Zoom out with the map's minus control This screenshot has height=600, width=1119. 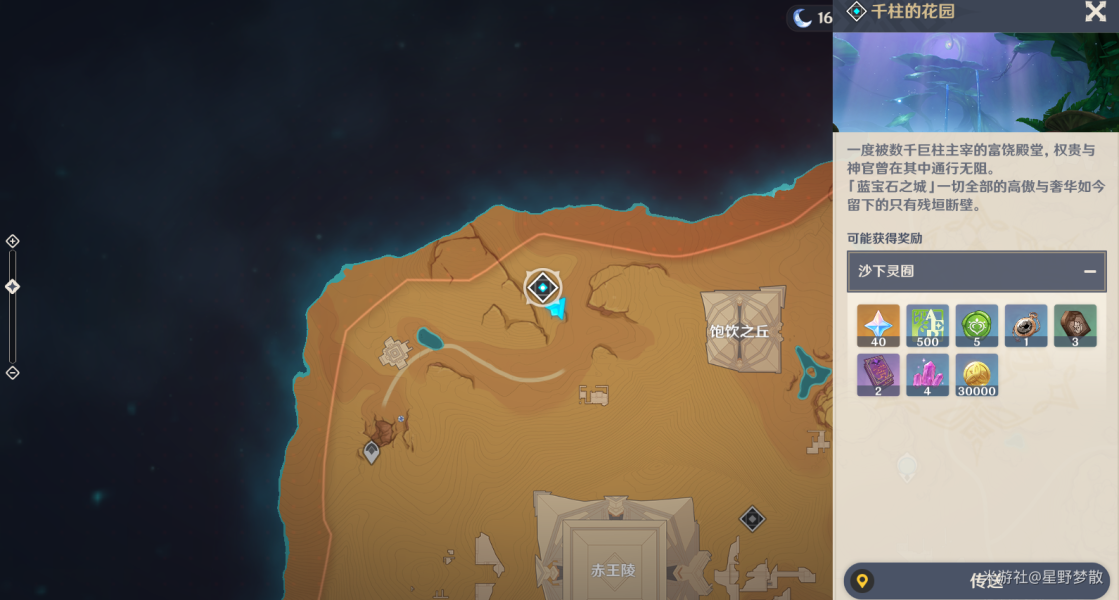click(13, 373)
